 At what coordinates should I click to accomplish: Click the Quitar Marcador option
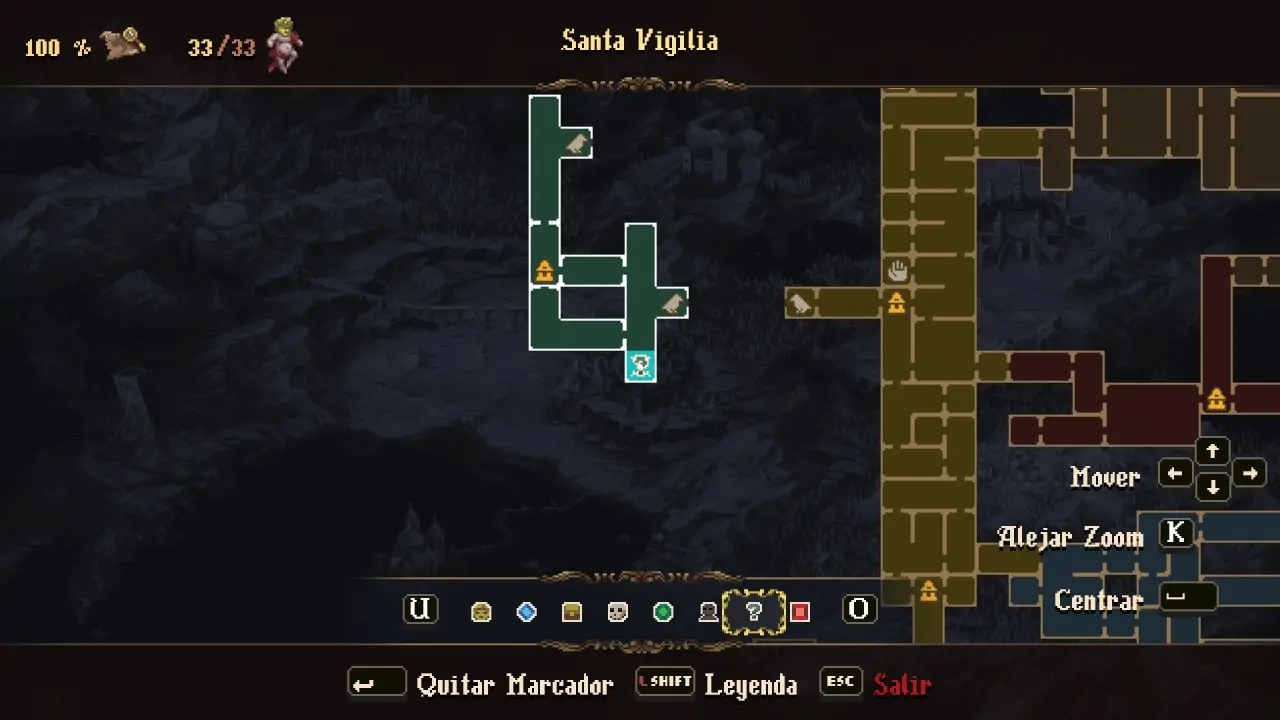pyautogui.click(x=514, y=685)
